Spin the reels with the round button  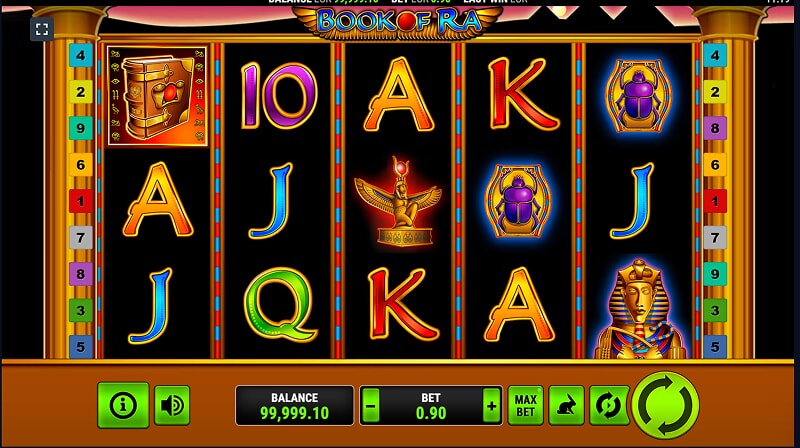665,404
